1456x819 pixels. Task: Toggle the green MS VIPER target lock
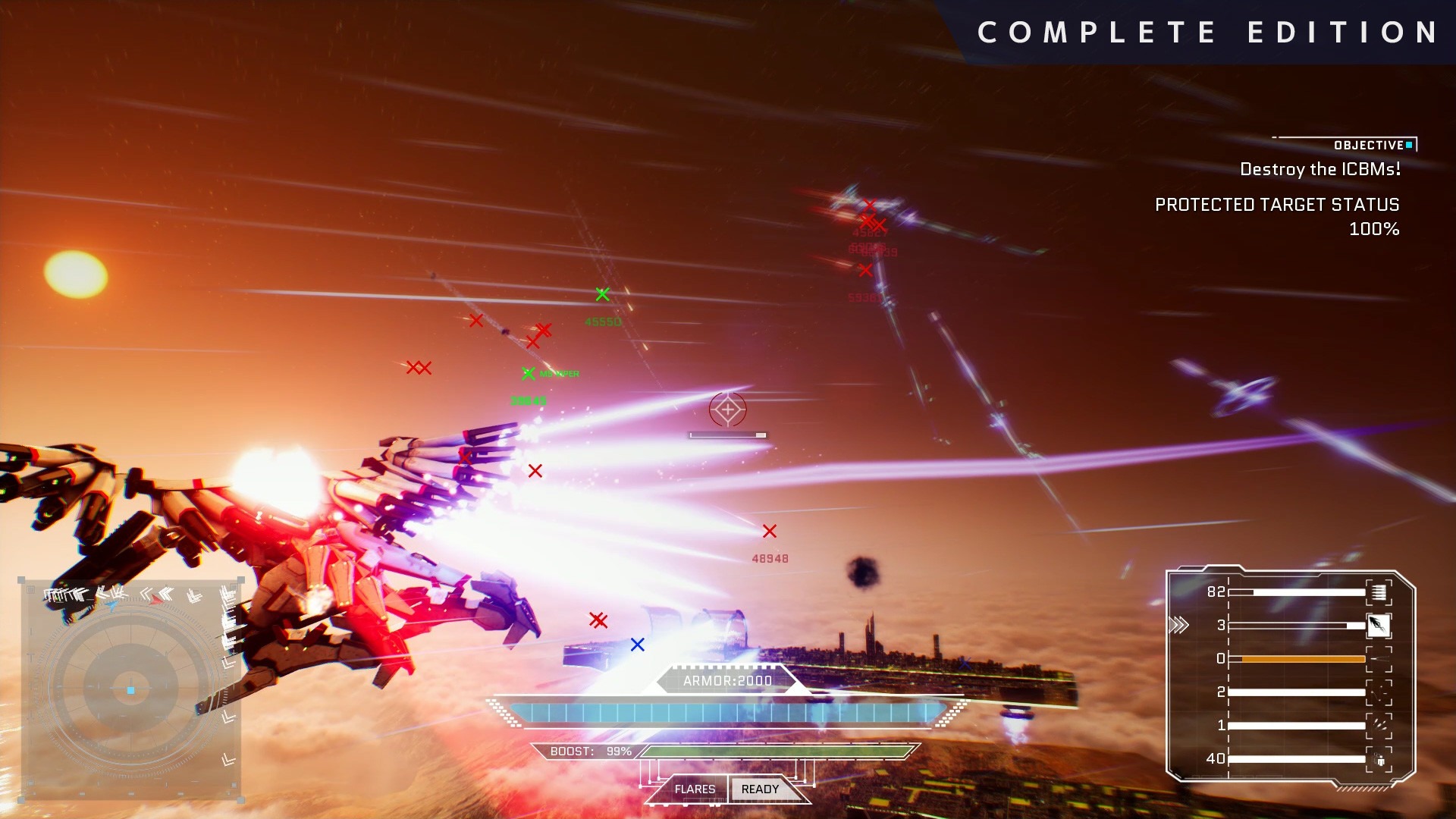(529, 373)
